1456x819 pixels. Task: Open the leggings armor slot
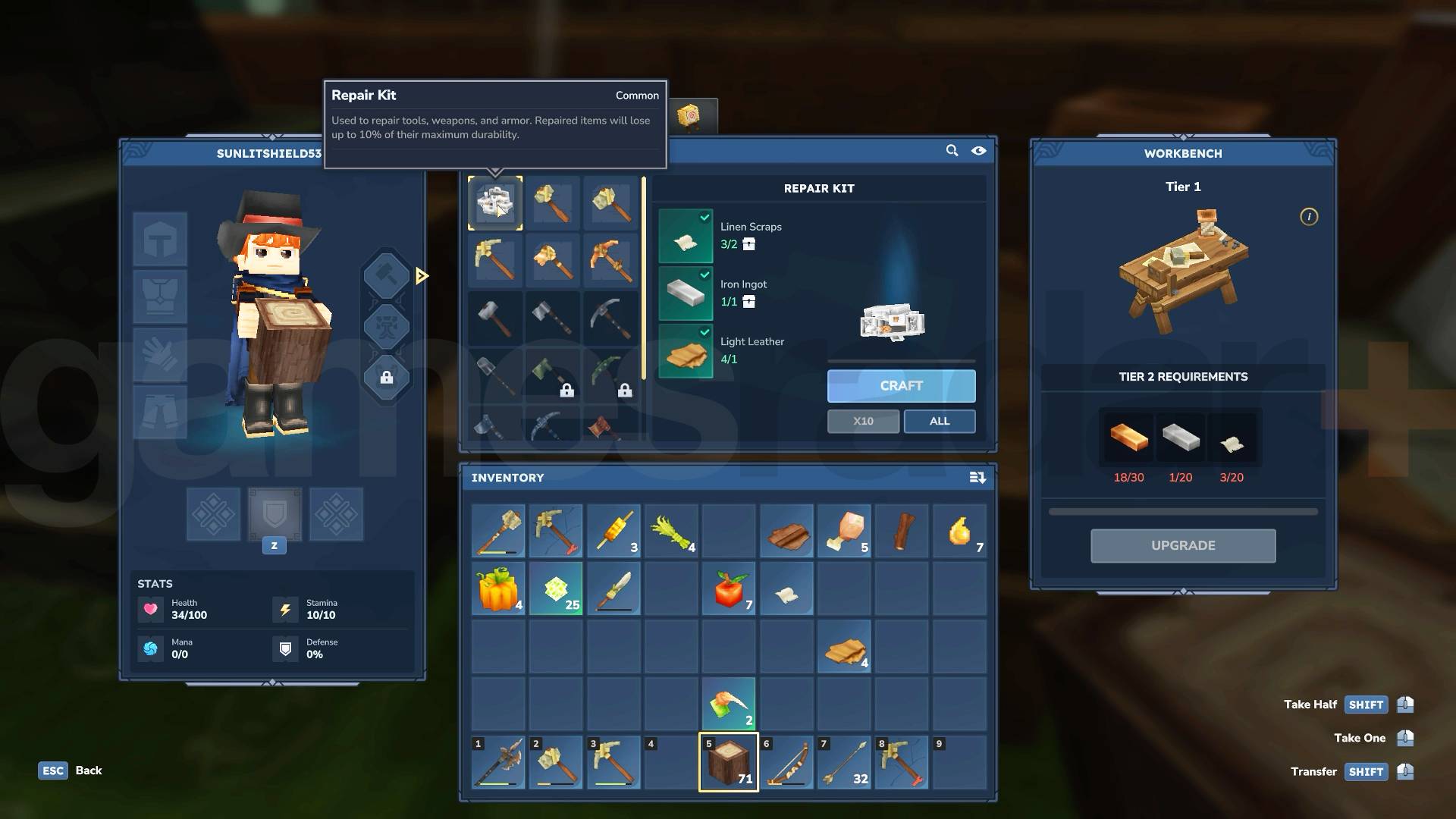[x=160, y=412]
